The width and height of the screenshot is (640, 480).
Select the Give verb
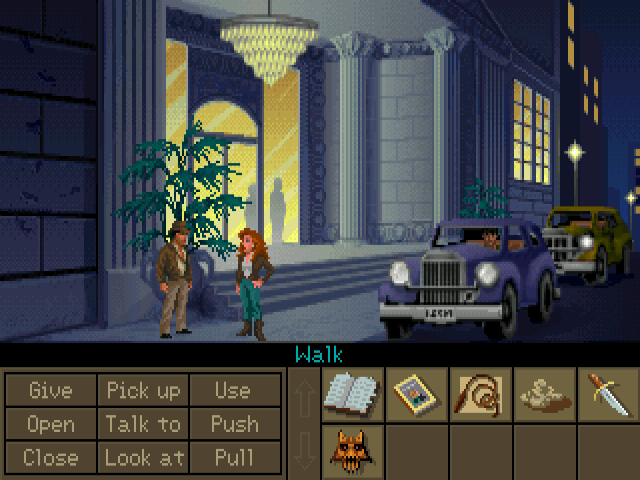click(51, 390)
